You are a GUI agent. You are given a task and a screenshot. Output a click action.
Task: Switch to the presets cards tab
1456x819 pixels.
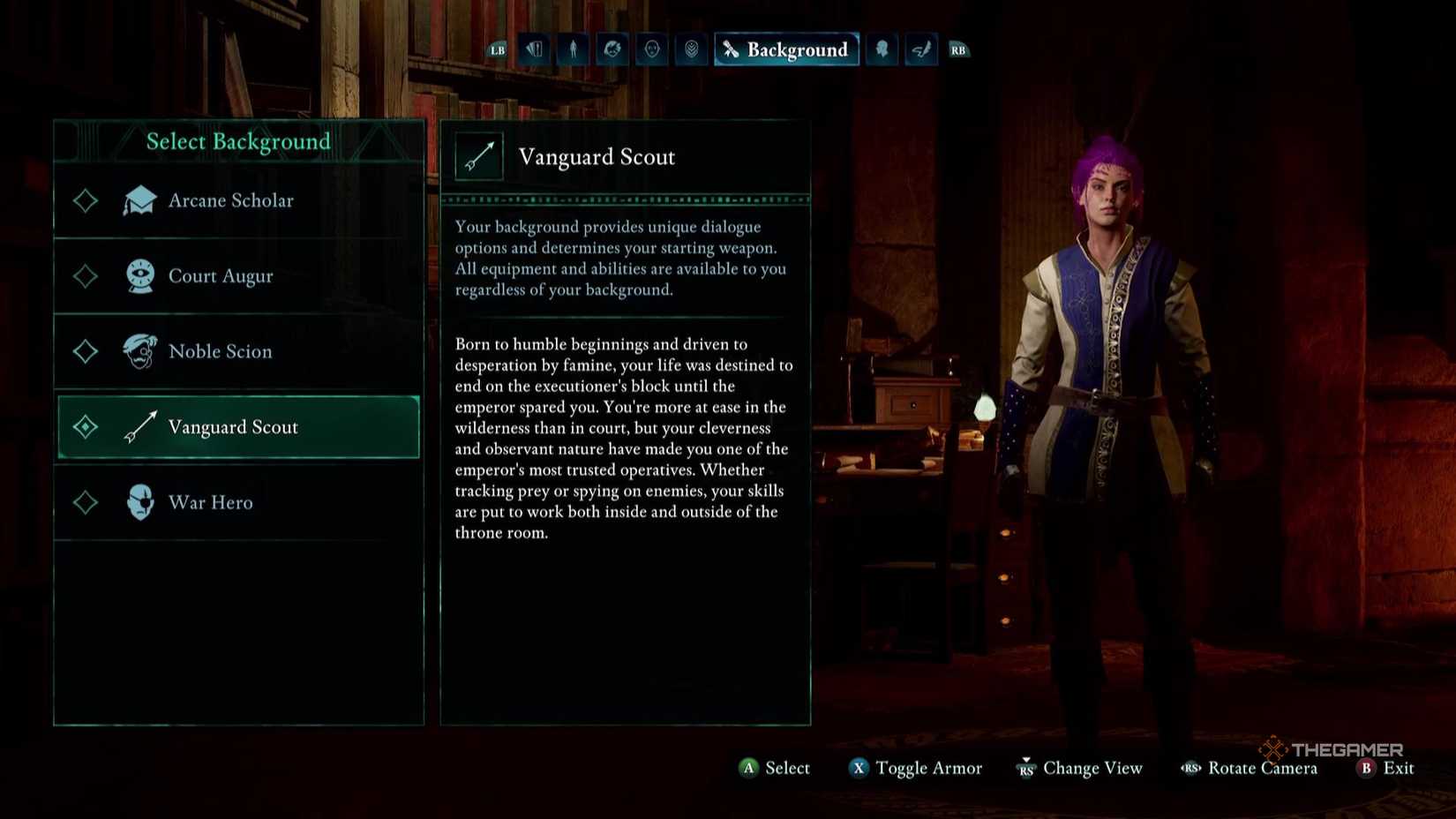[x=535, y=49]
